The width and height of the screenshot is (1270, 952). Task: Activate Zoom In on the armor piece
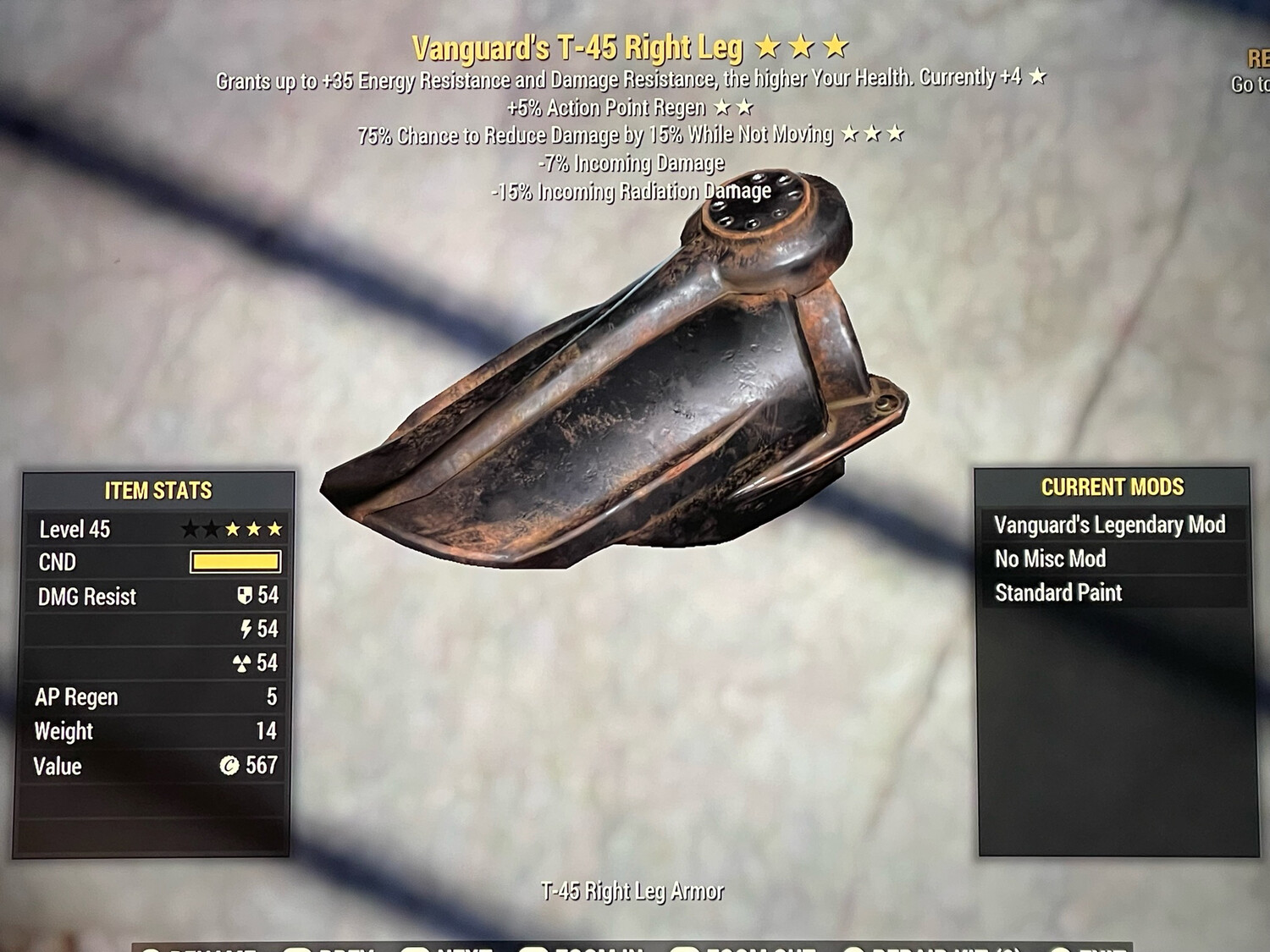[576, 949]
